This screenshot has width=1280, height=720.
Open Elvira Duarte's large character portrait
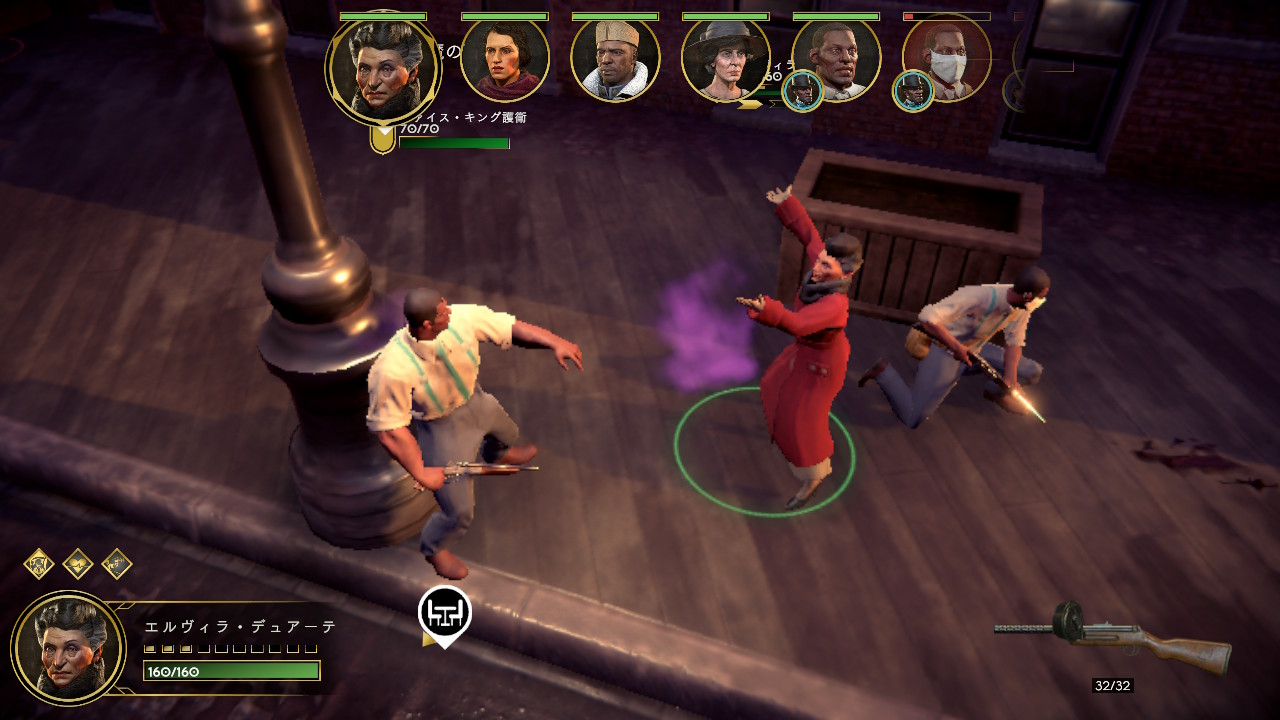(x=68, y=648)
